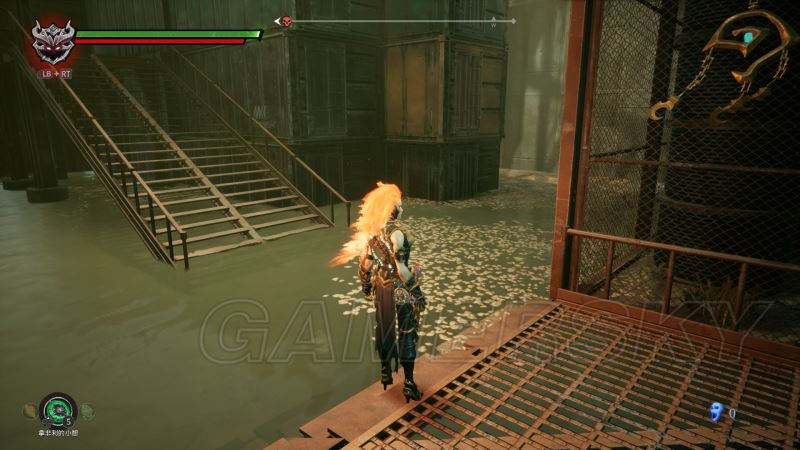Click the compass bar
The width and height of the screenshot is (800, 450).
[400, 21]
